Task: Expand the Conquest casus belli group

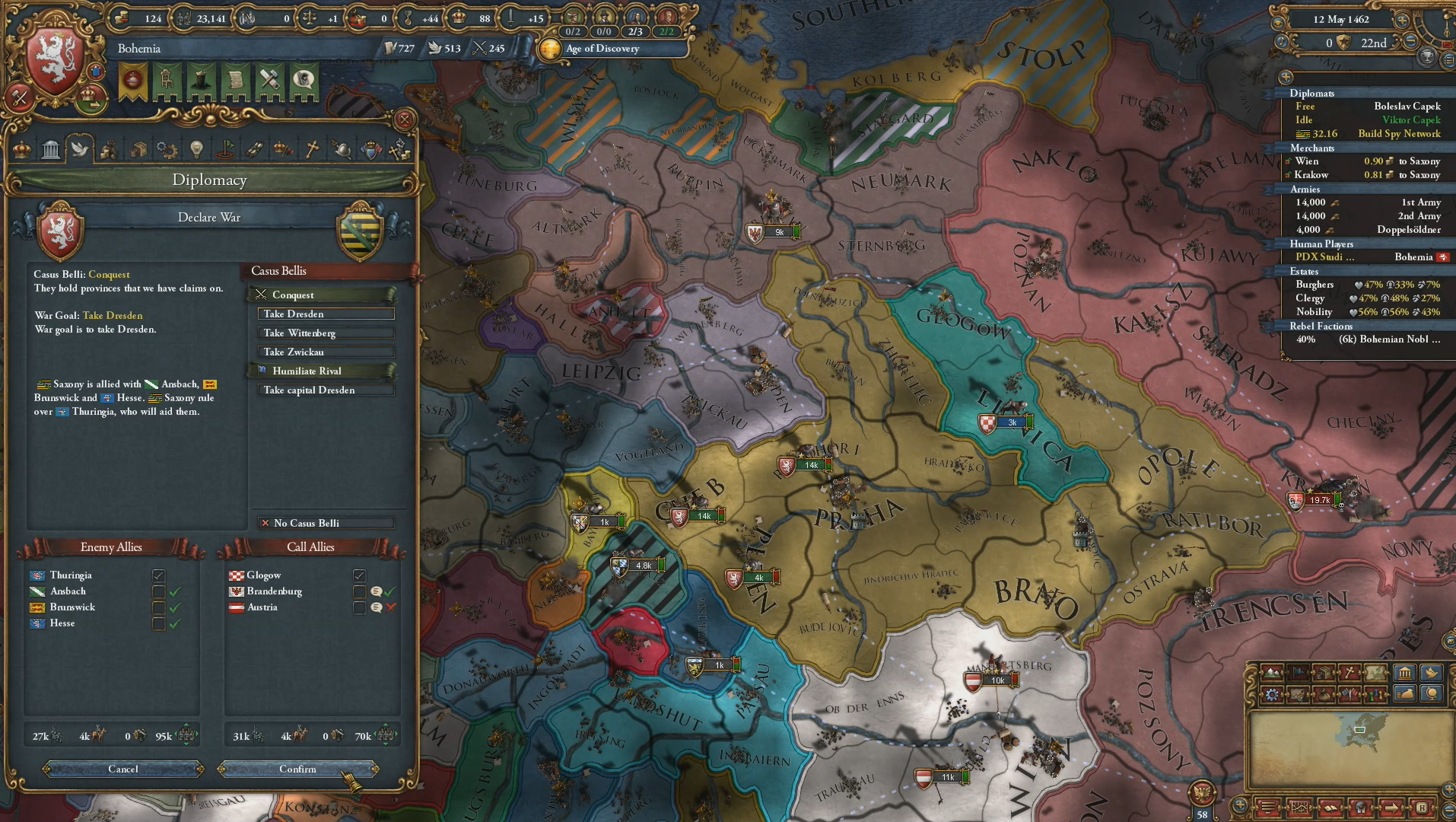Action: click(326, 295)
